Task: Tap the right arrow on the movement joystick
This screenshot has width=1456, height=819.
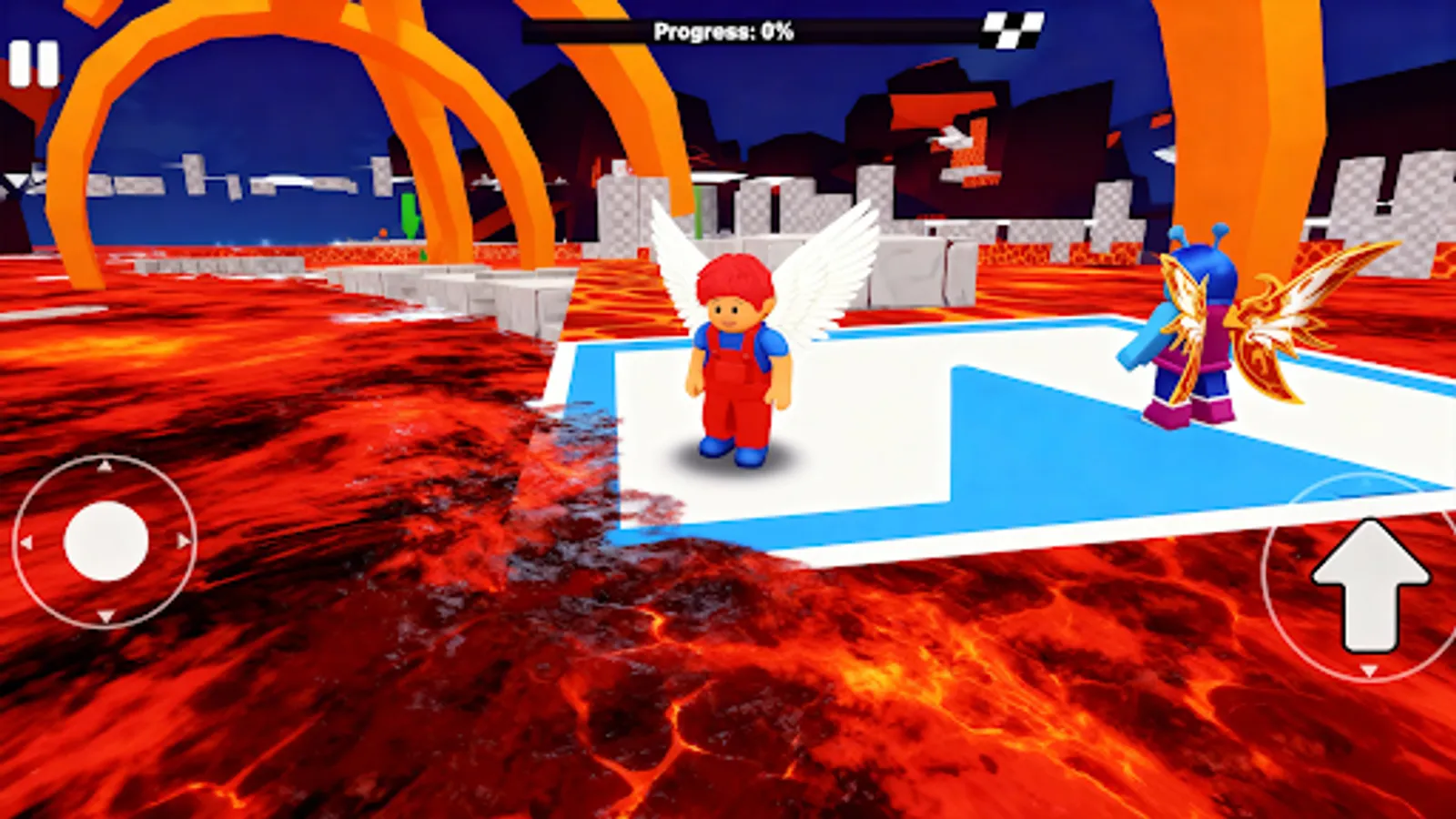Action: [x=182, y=541]
